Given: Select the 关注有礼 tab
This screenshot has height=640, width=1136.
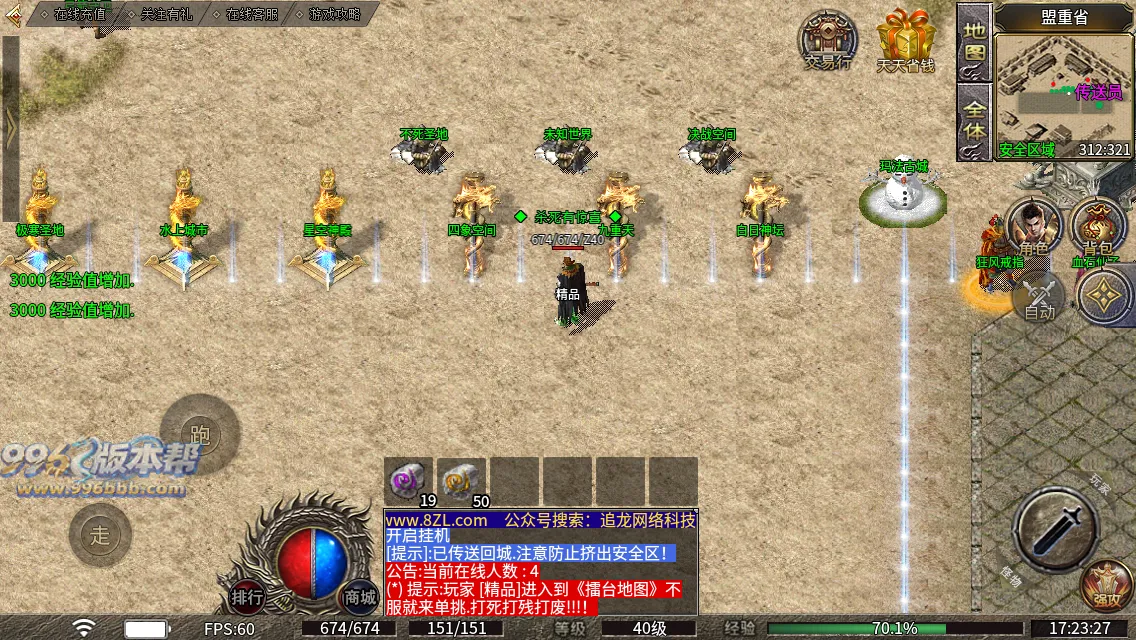Looking at the screenshot, I should [x=166, y=14].
